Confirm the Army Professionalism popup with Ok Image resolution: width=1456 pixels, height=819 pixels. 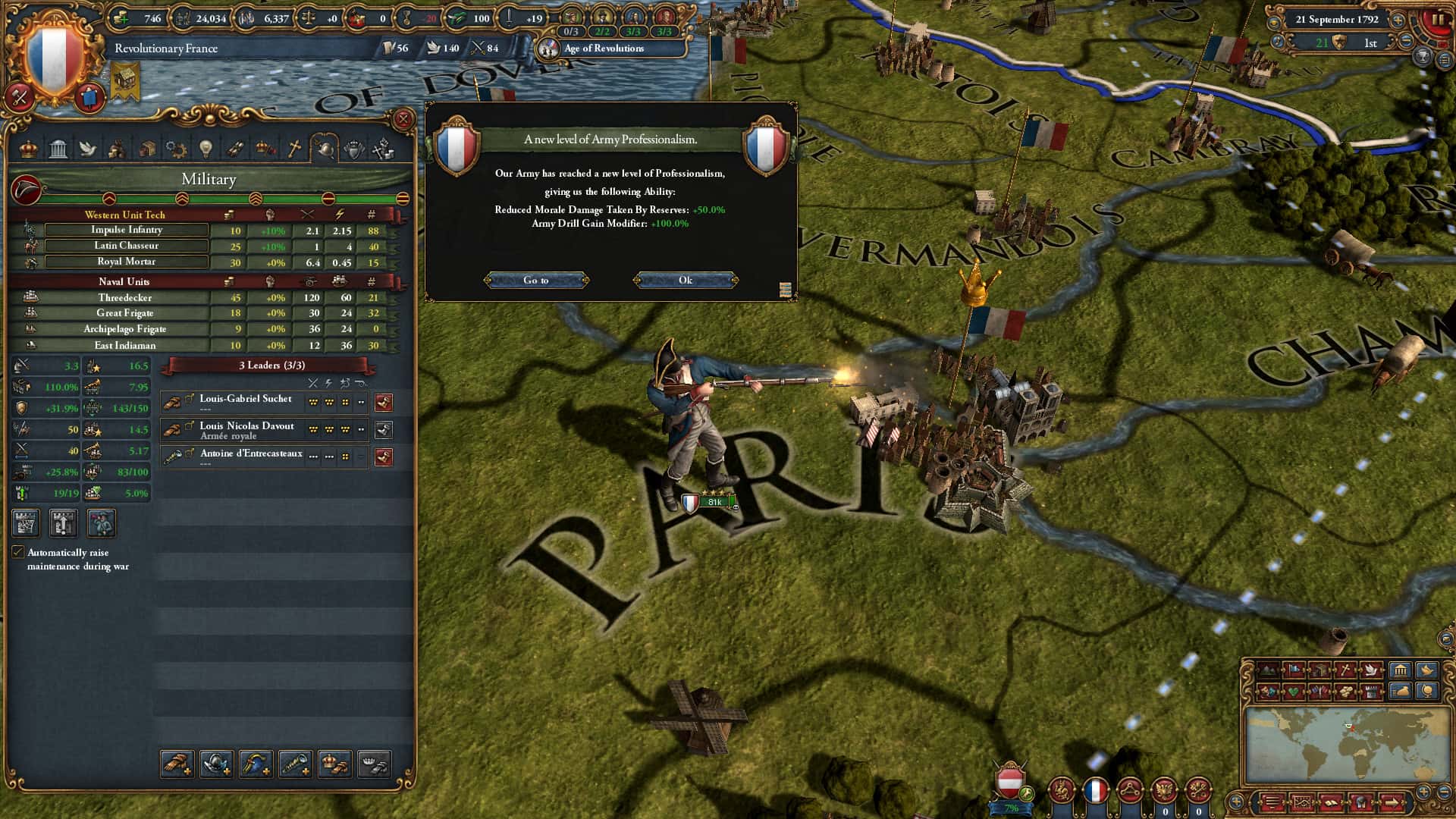click(x=685, y=281)
